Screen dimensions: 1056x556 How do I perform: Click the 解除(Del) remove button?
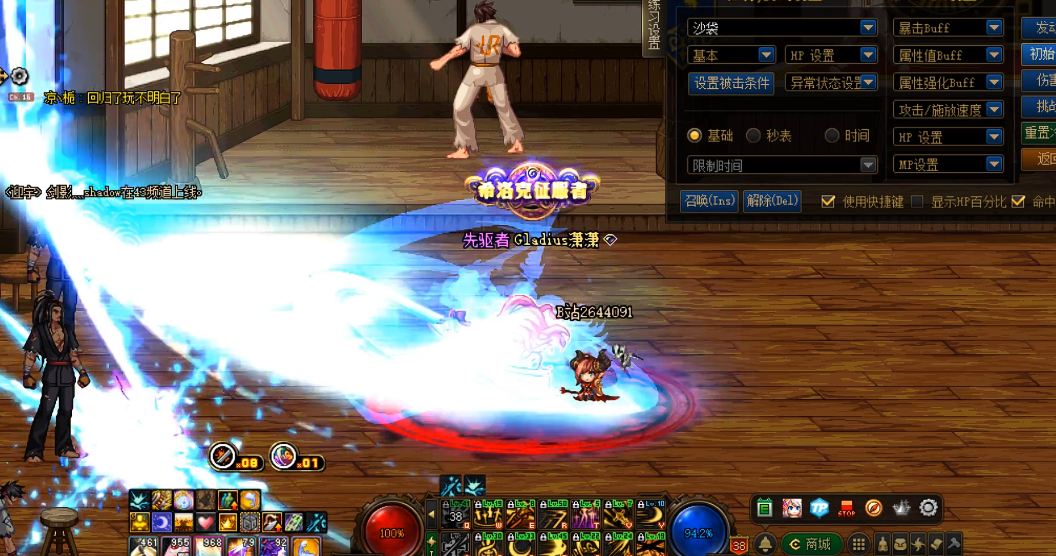[772, 201]
